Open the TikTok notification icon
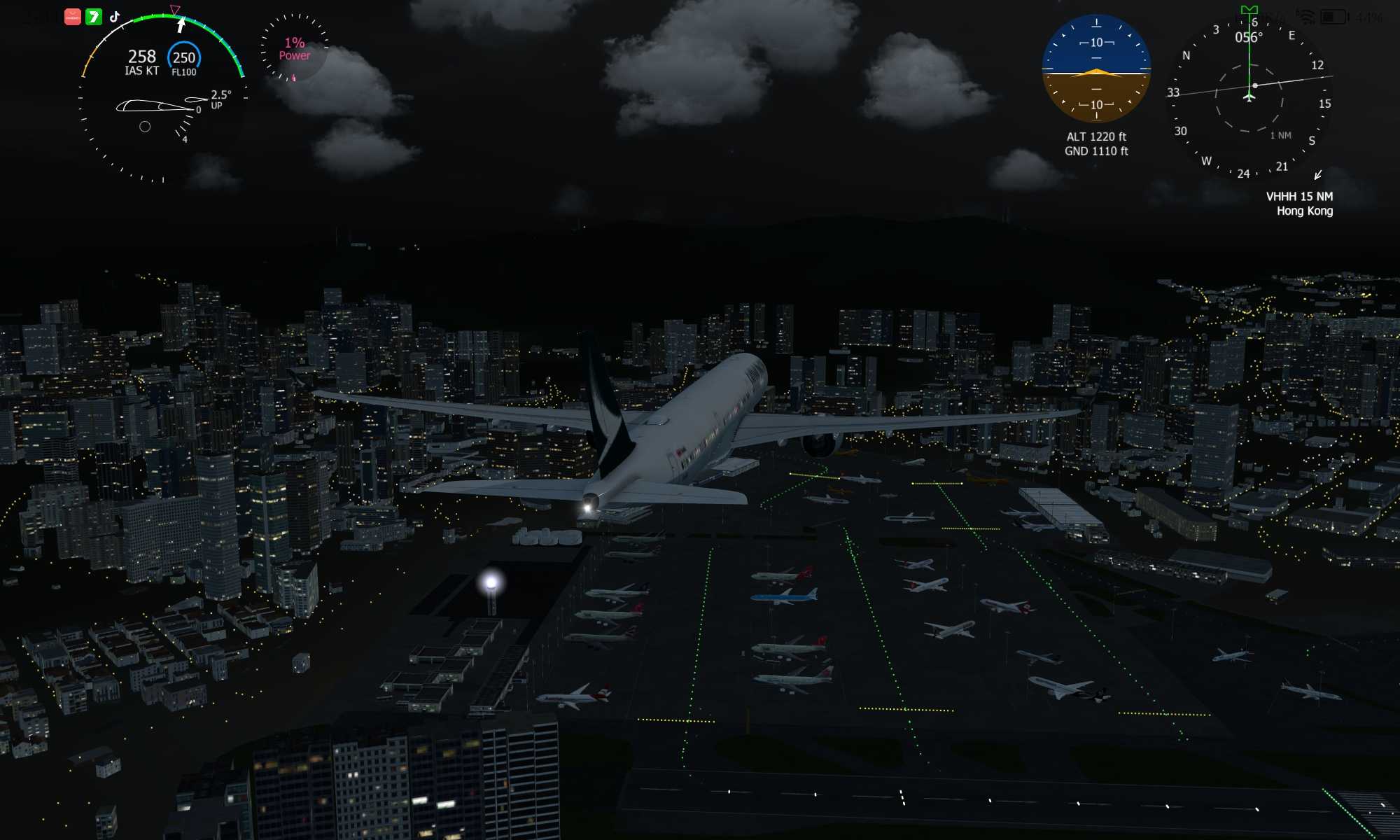This screenshot has width=1400, height=840. (x=115, y=16)
